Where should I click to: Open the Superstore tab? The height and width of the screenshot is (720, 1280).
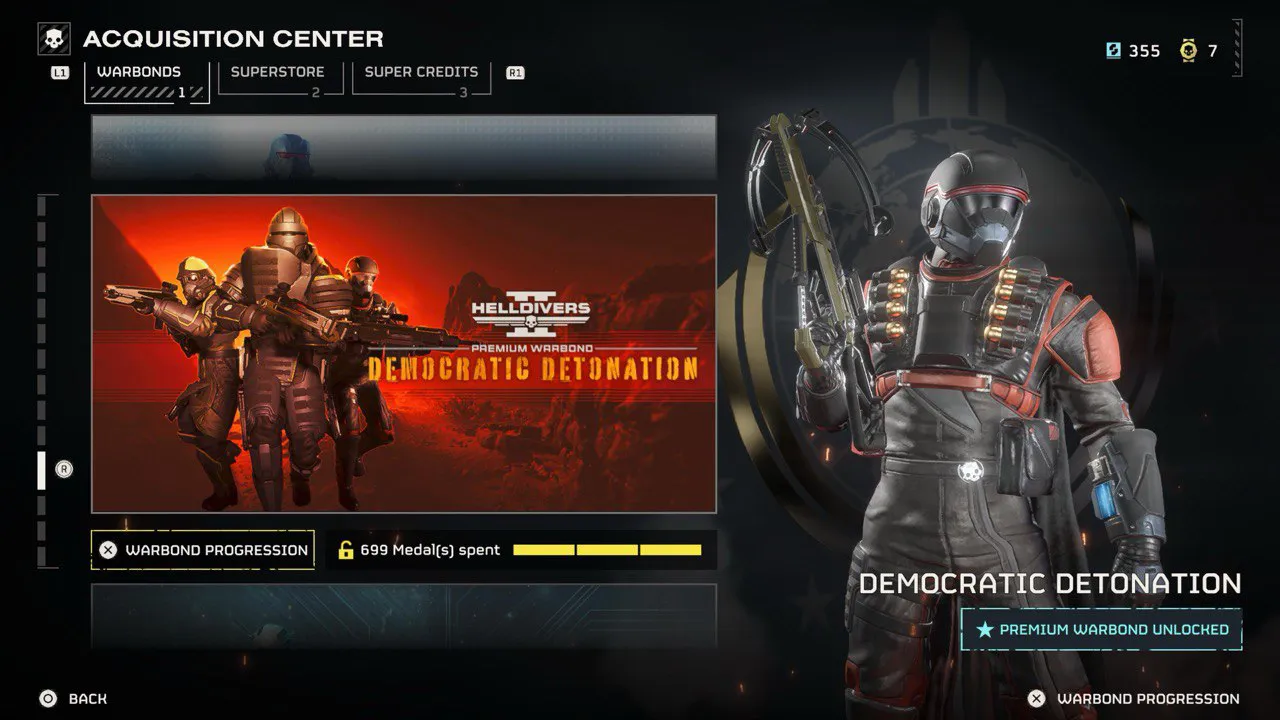[280, 78]
